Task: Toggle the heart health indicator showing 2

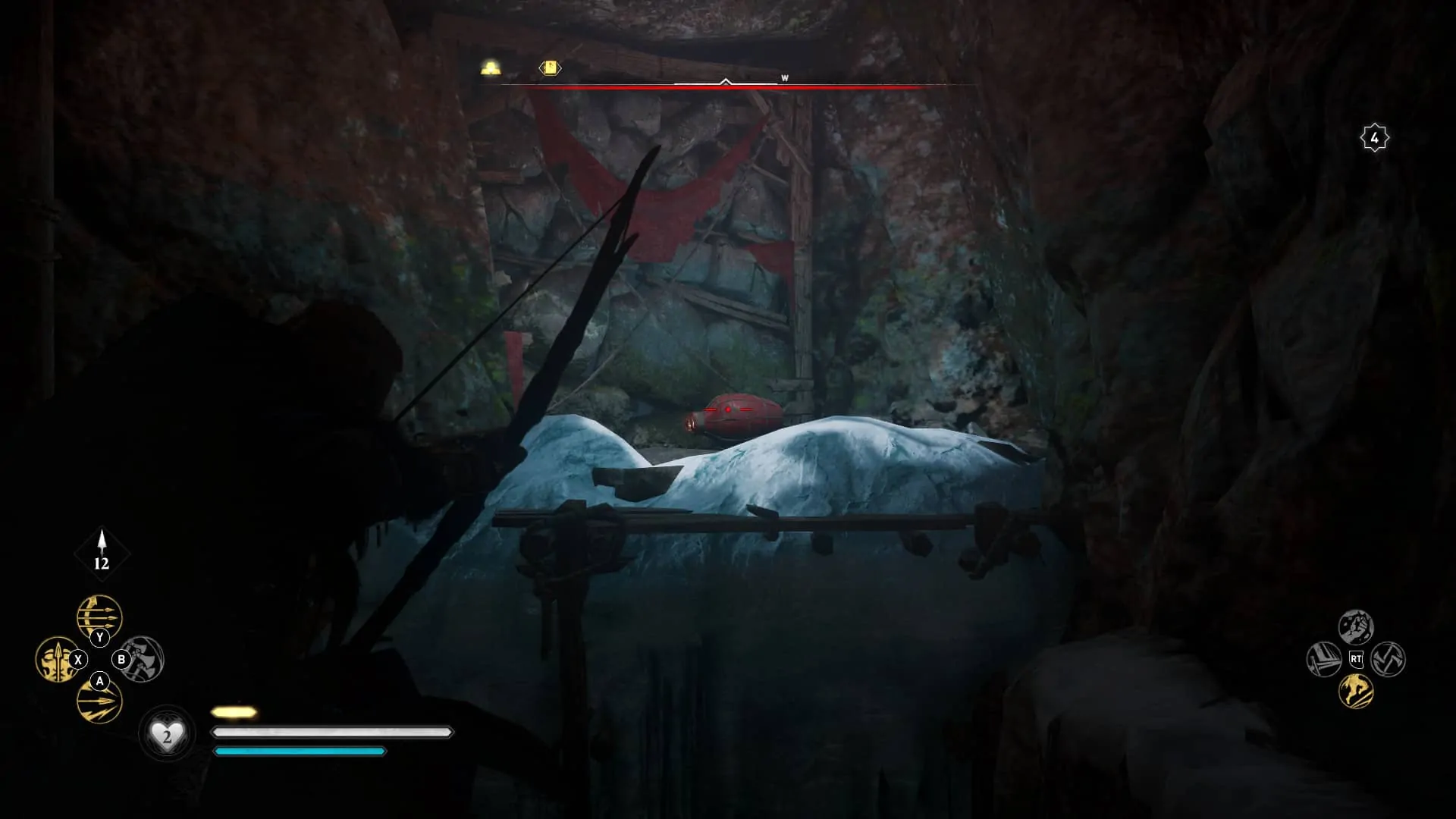Action: [x=166, y=734]
